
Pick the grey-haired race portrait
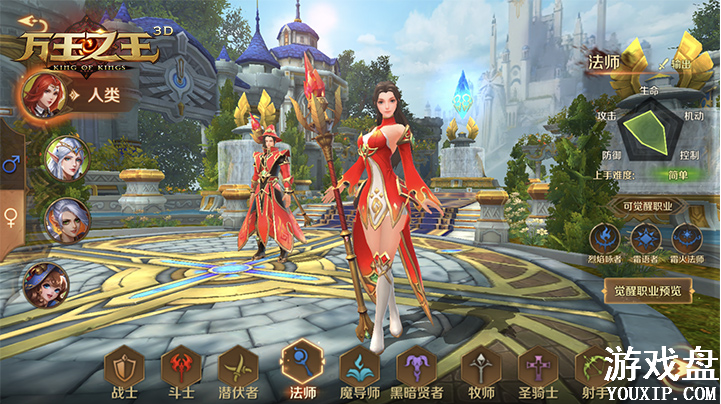(67, 220)
